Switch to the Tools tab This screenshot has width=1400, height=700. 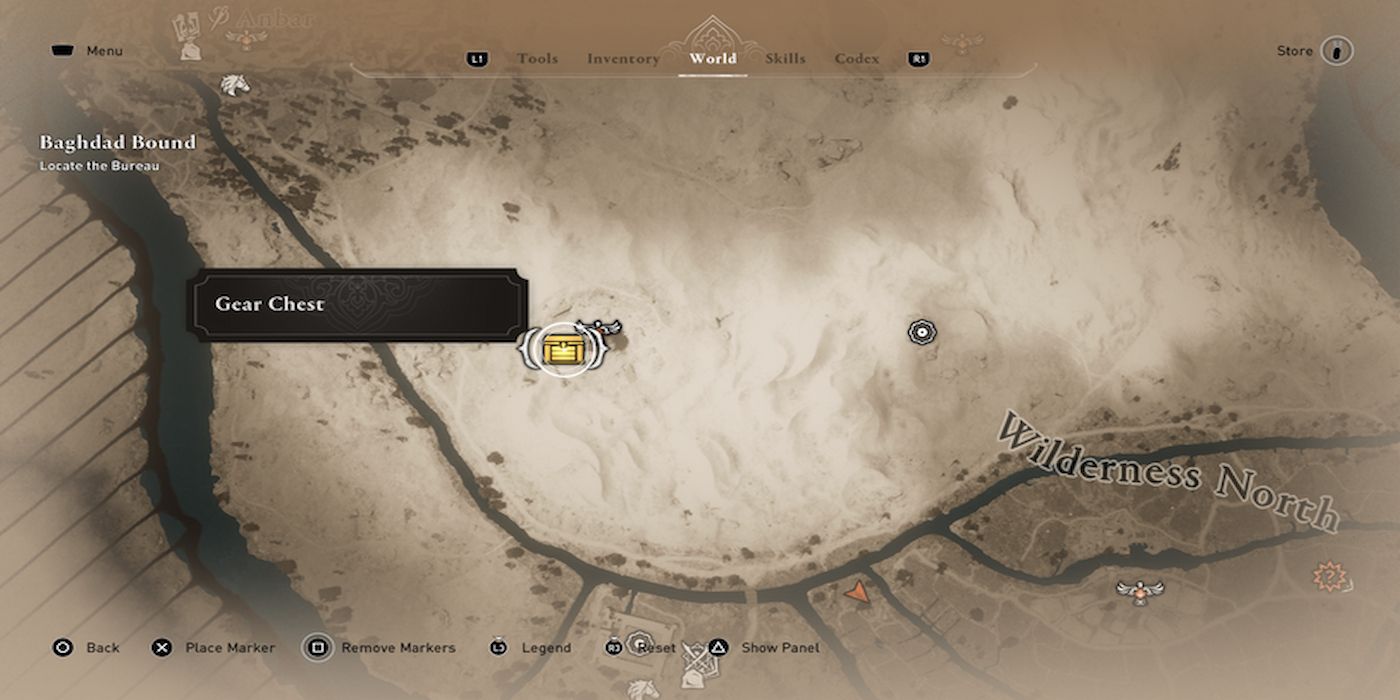tap(537, 59)
